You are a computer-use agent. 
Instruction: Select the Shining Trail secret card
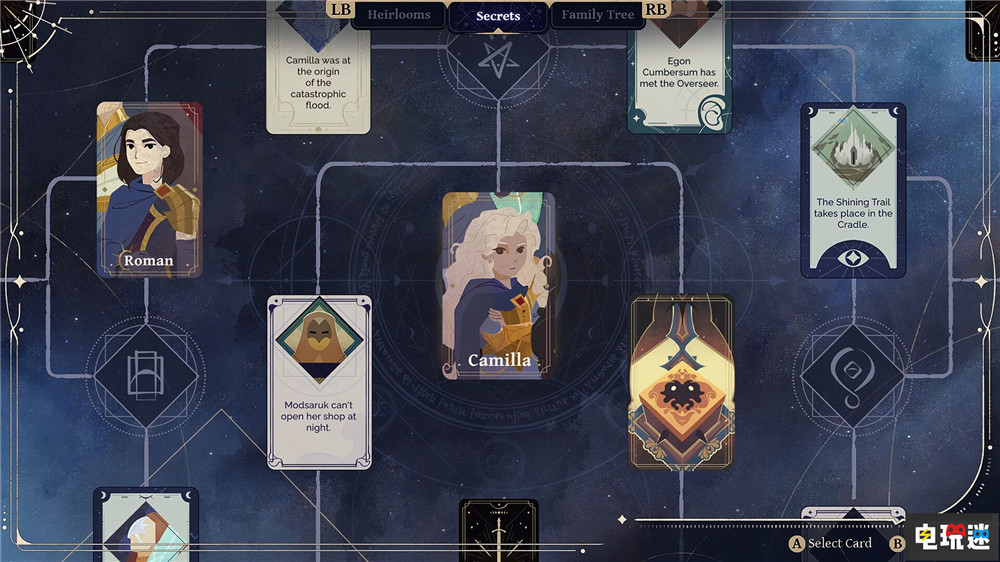tap(853, 190)
